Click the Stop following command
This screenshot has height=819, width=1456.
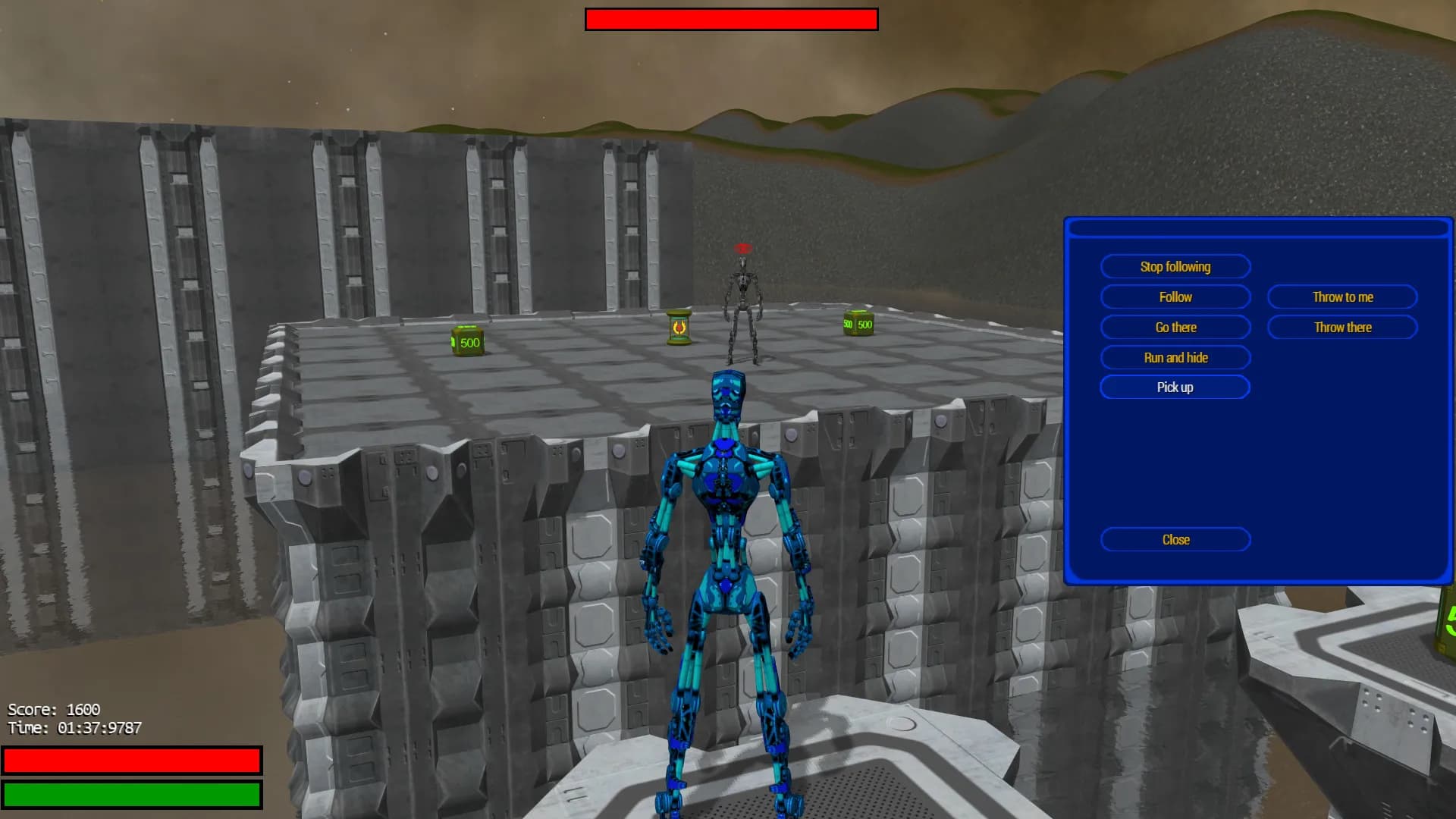[x=1175, y=266]
